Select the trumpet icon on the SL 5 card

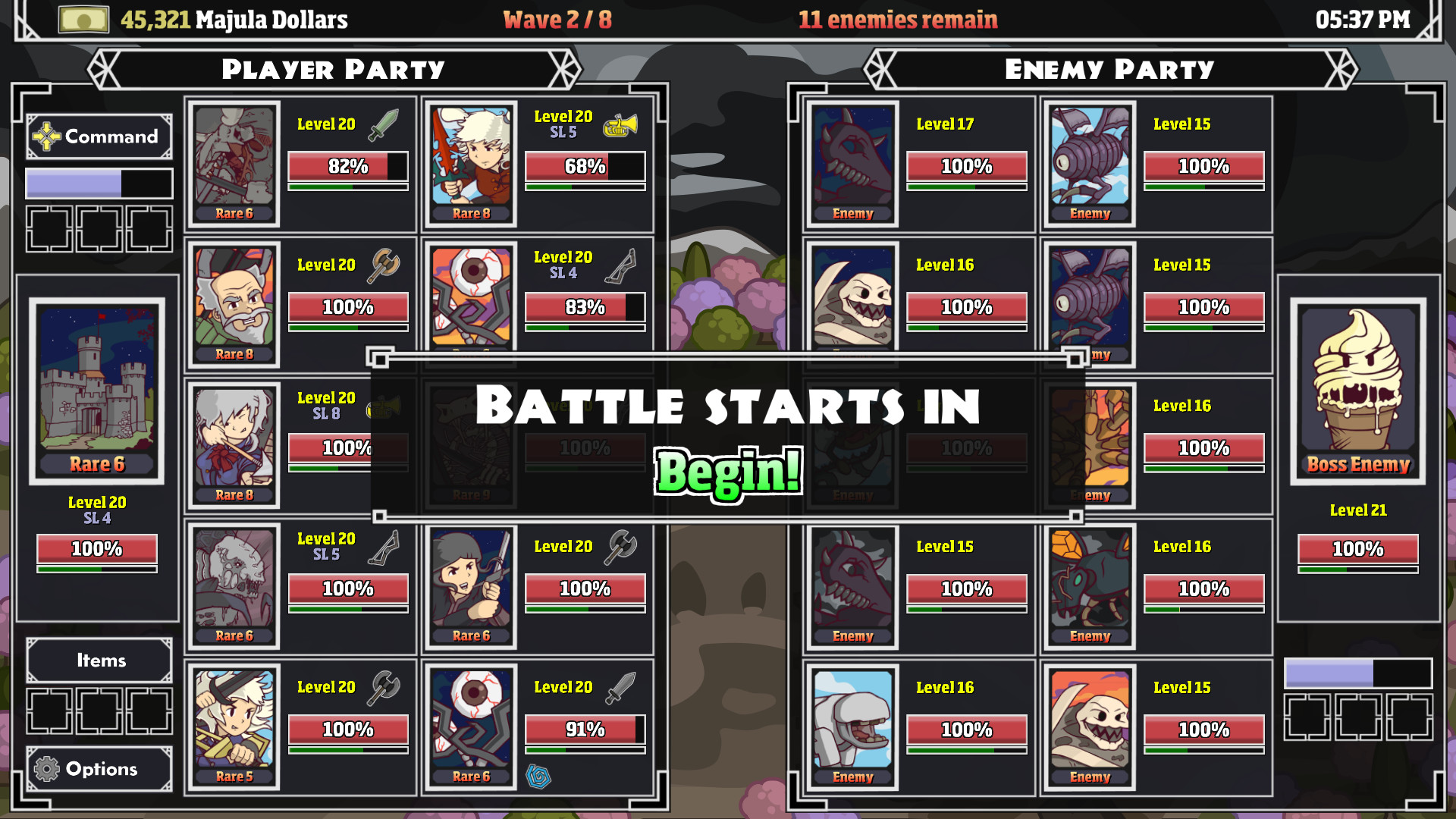click(619, 125)
